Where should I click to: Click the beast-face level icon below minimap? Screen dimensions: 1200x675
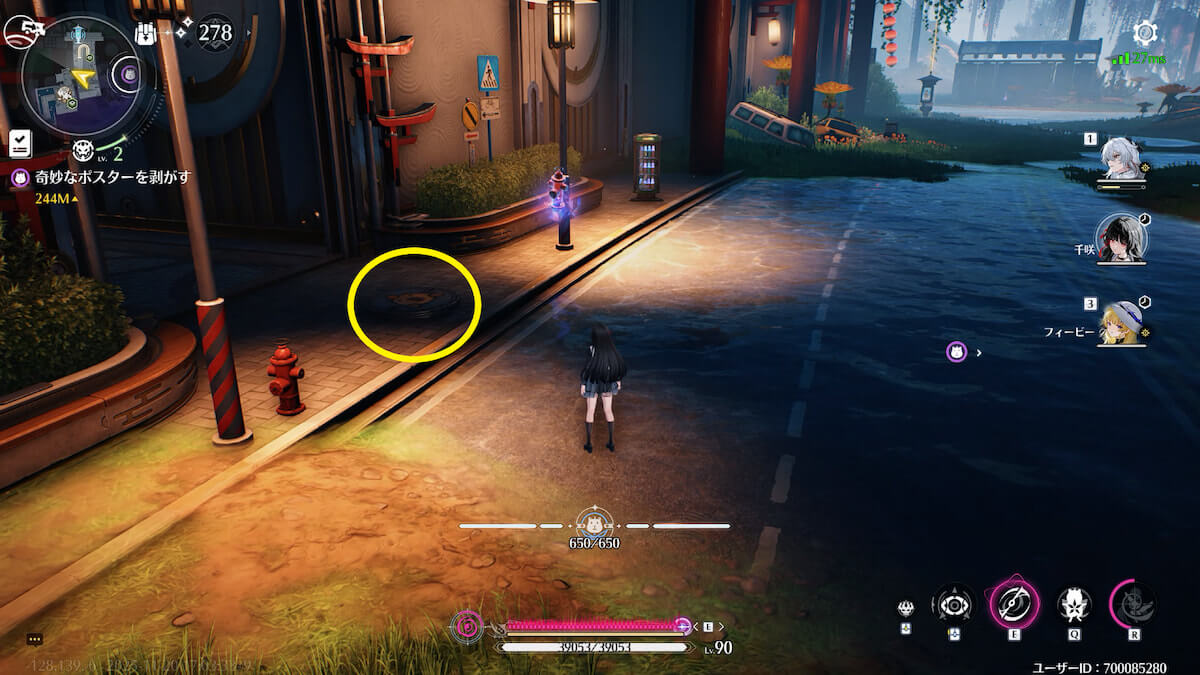pyautogui.click(x=84, y=151)
